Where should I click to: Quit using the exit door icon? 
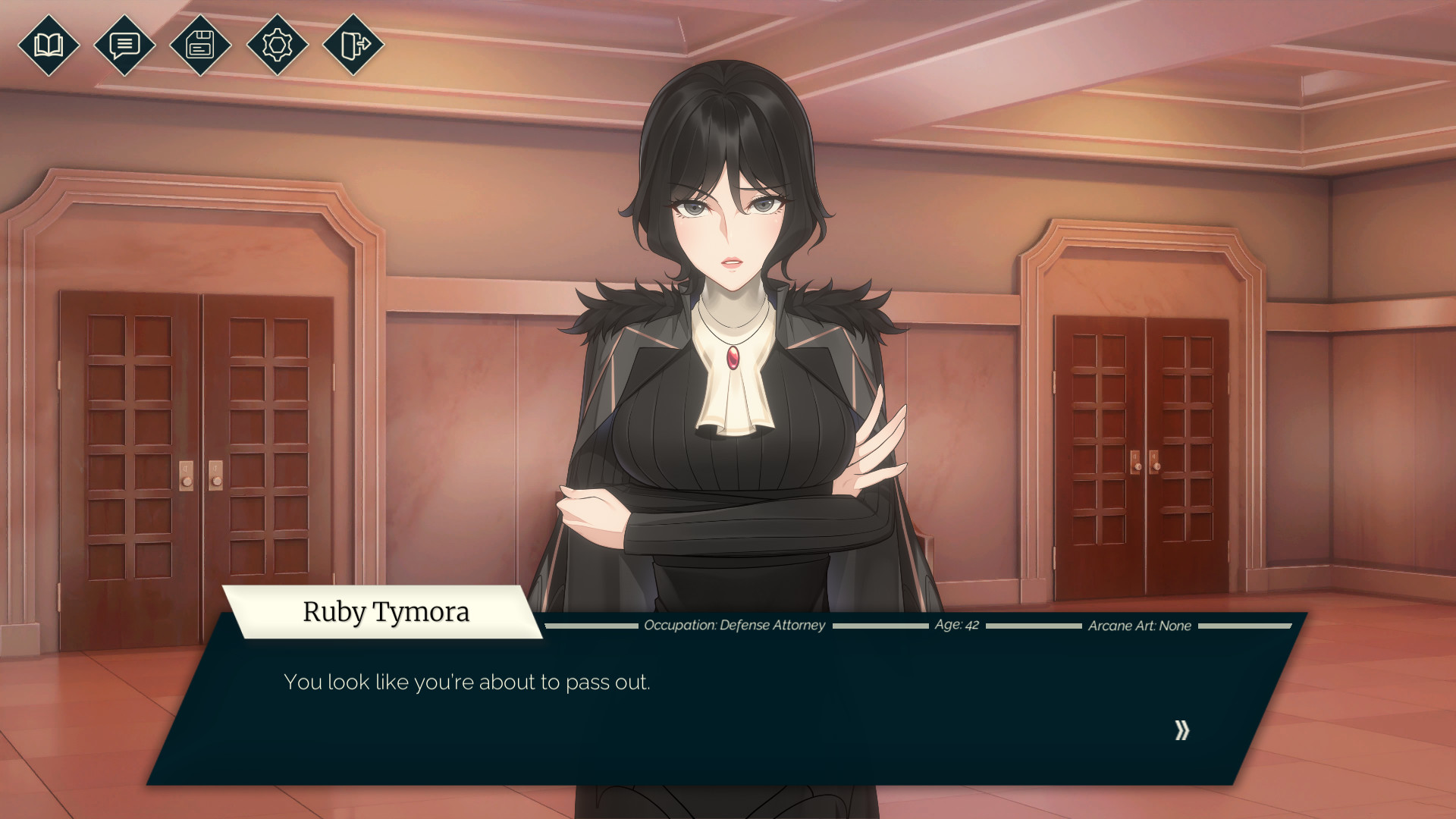click(x=352, y=45)
